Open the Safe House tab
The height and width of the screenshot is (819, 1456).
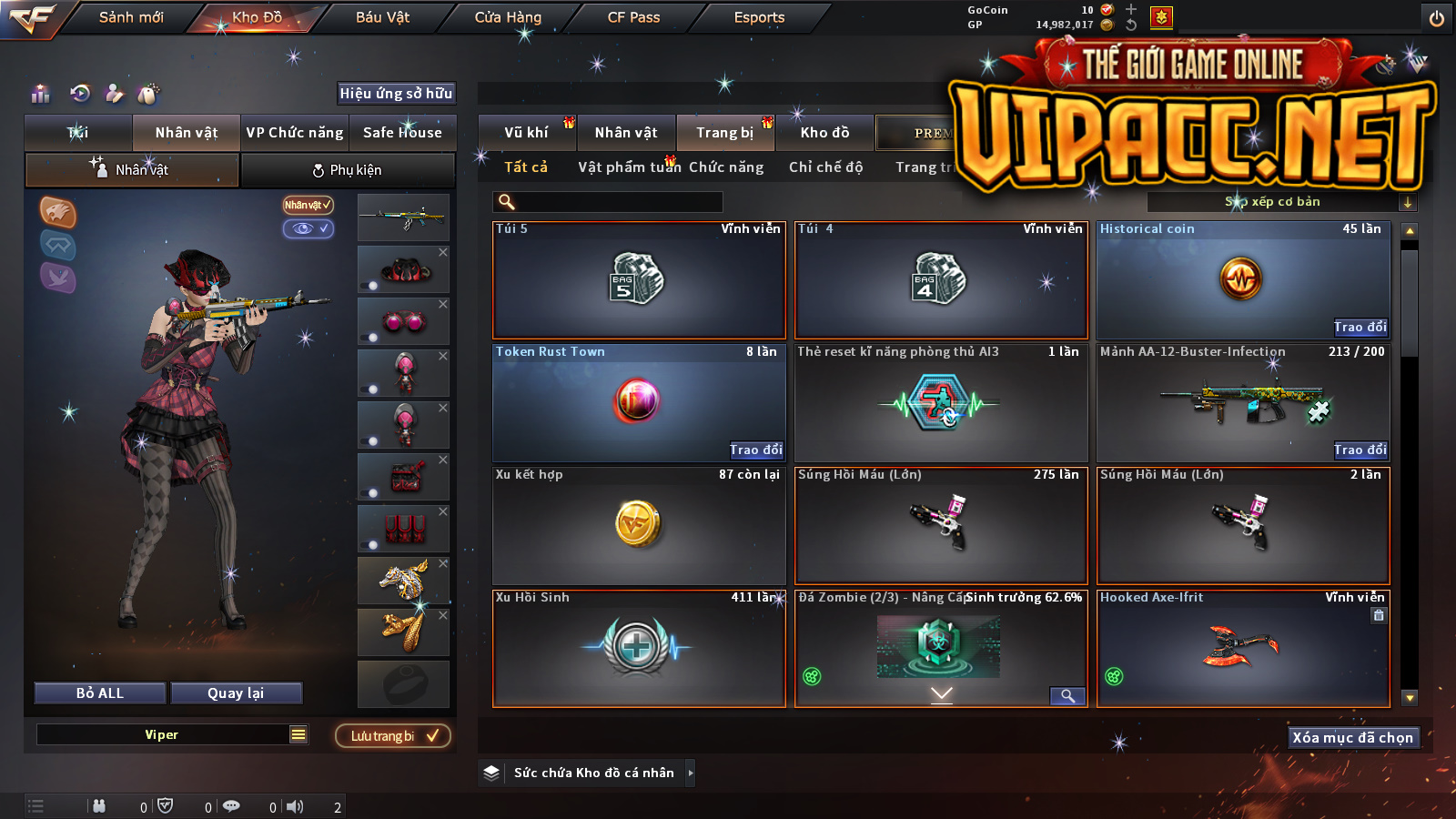click(x=402, y=133)
